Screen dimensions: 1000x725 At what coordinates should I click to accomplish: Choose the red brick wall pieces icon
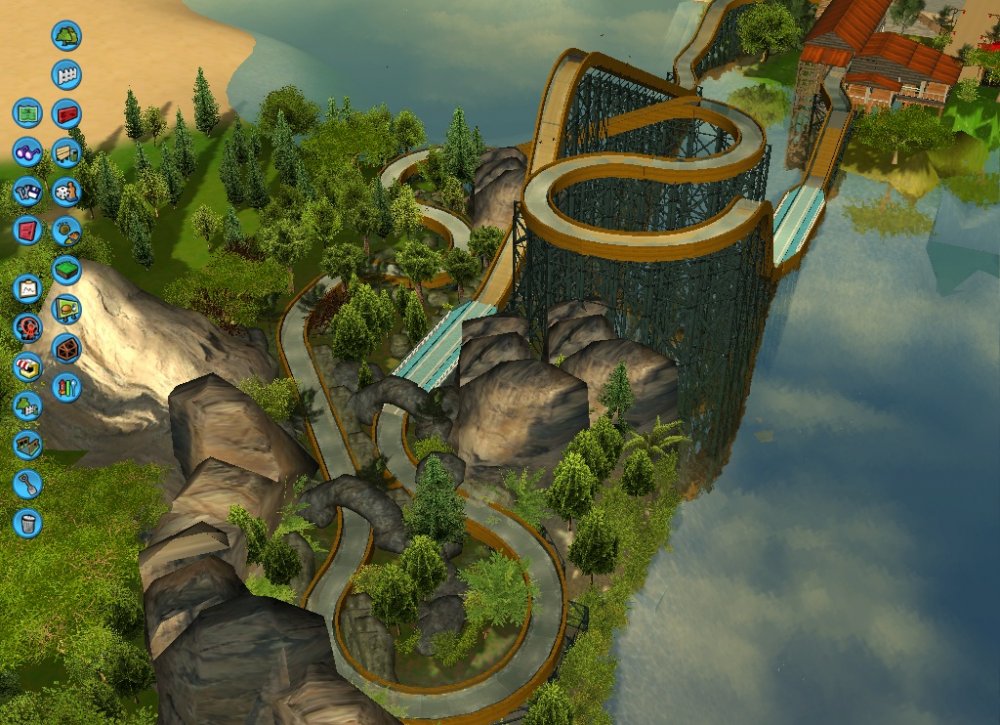click(66, 113)
